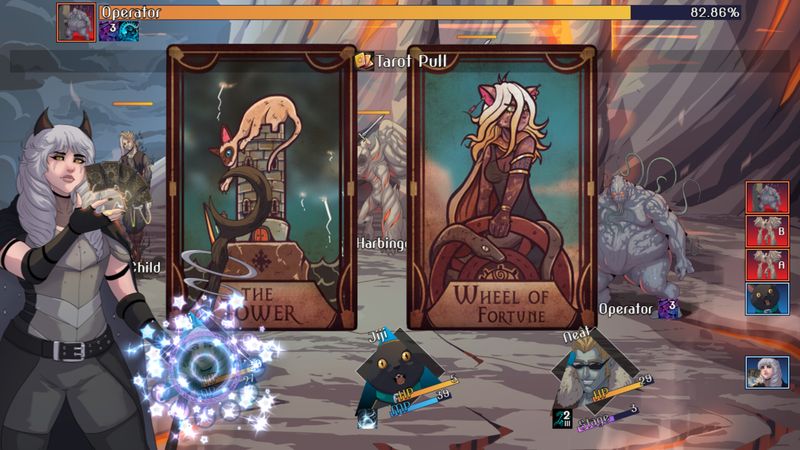Image resolution: width=800 pixels, height=450 pixels.
Task: Click the silver-haired woman turn order portrait
Action: pyautogui.click(x=766, y=373)
